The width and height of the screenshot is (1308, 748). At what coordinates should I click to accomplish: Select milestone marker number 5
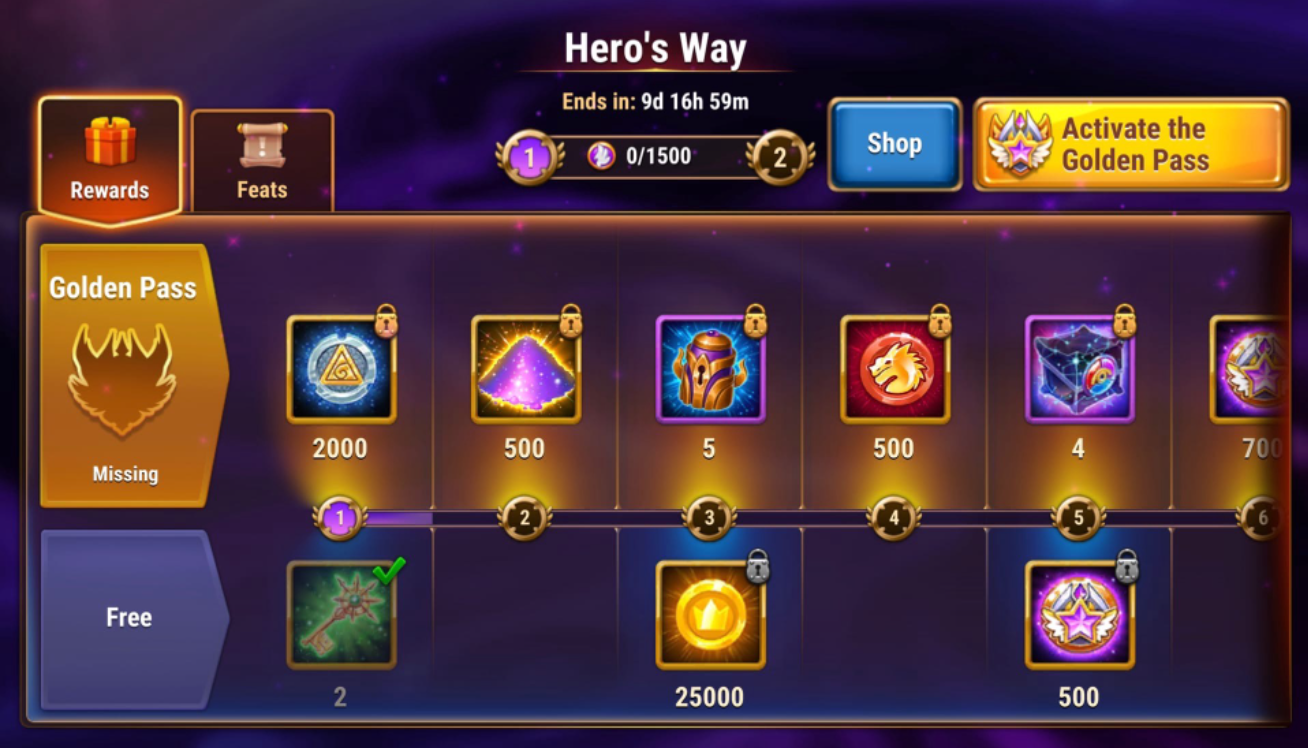(x=1080, y=517)
